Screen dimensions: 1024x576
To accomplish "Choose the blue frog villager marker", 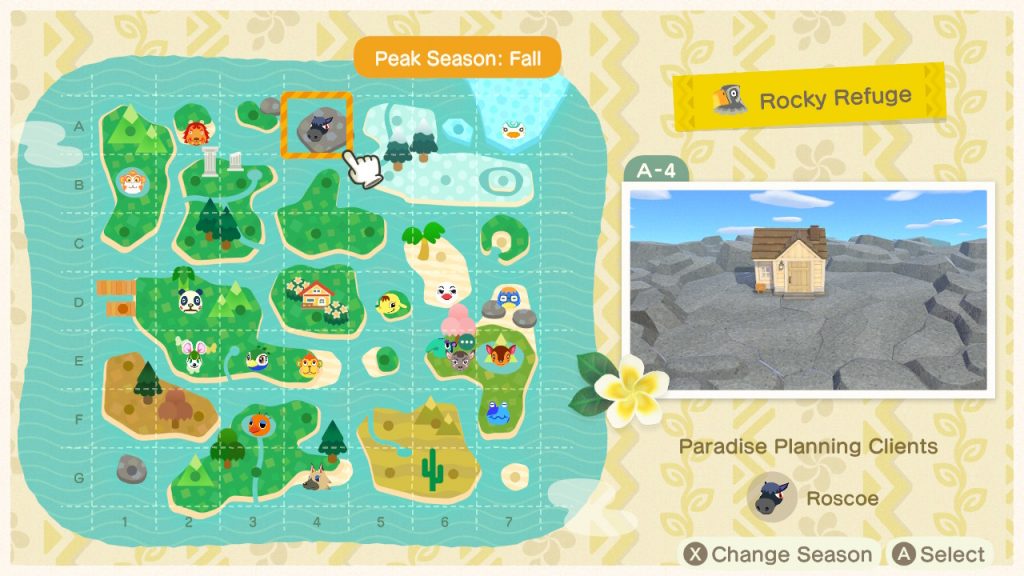I will (x=497, y=410).
